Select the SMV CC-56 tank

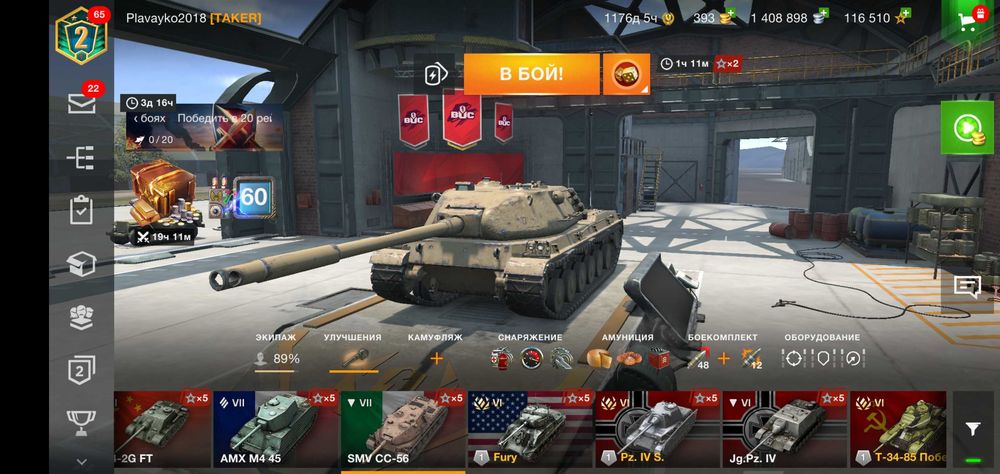tap(403, 430)
